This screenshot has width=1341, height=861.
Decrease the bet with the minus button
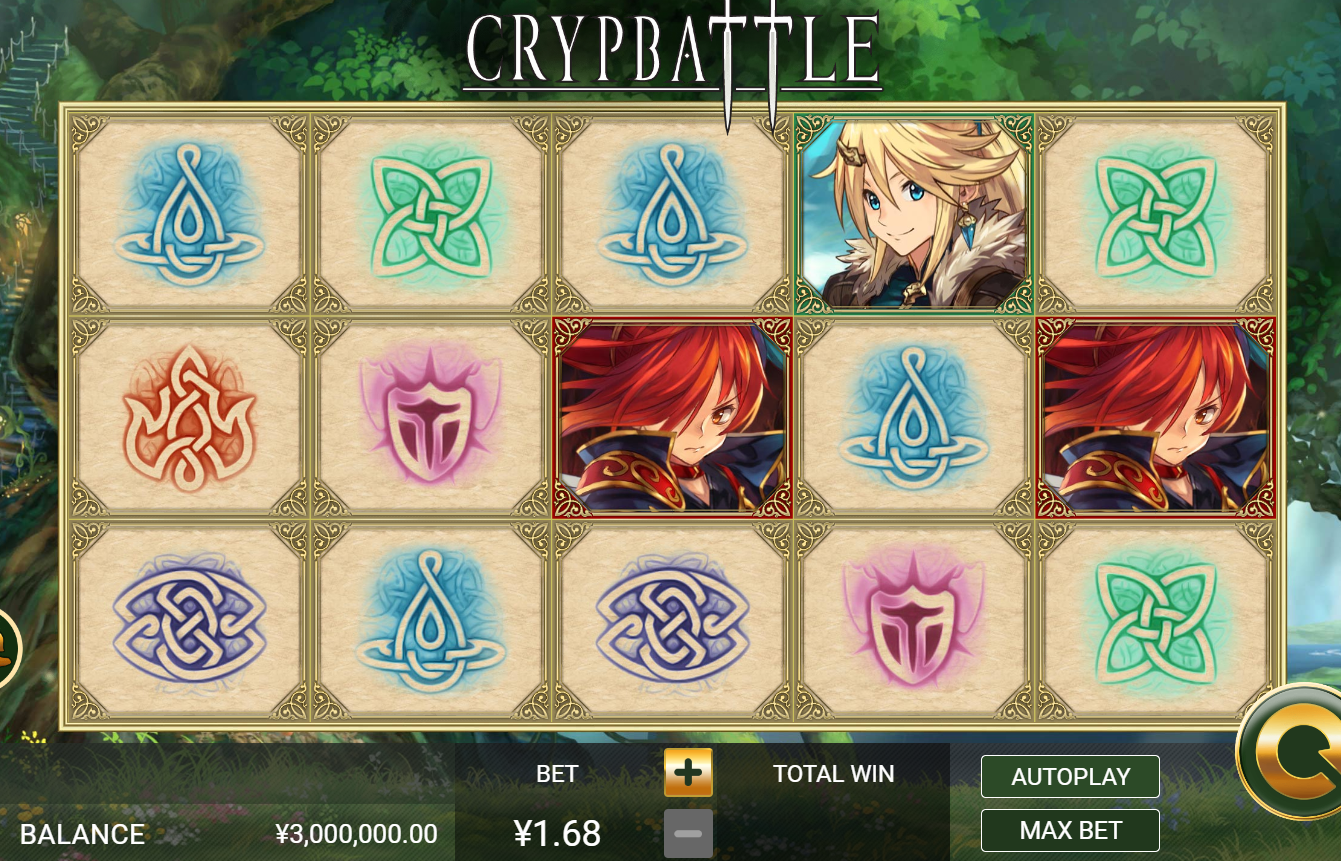(x=688, y=833)
